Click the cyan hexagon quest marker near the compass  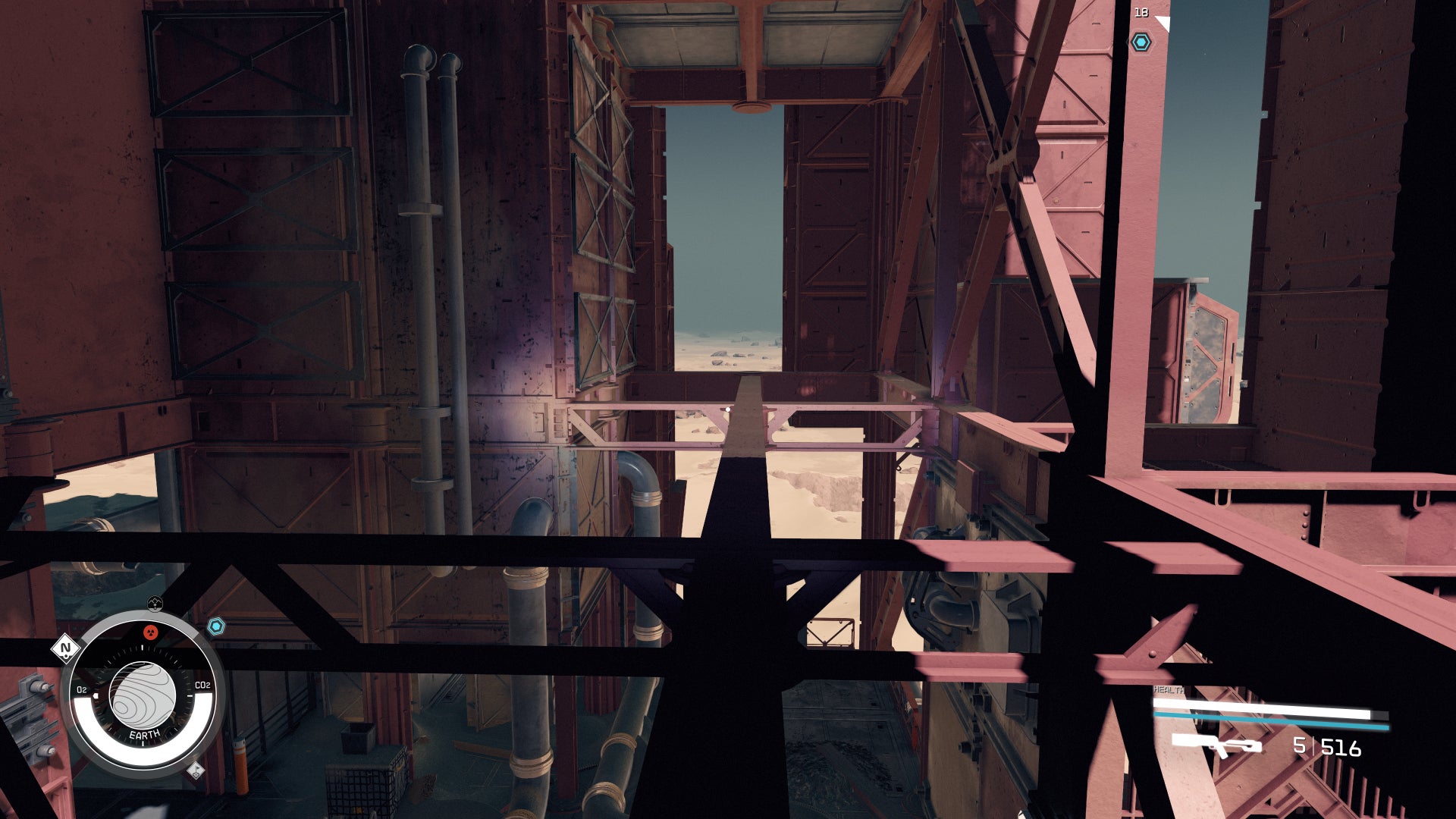217,625
